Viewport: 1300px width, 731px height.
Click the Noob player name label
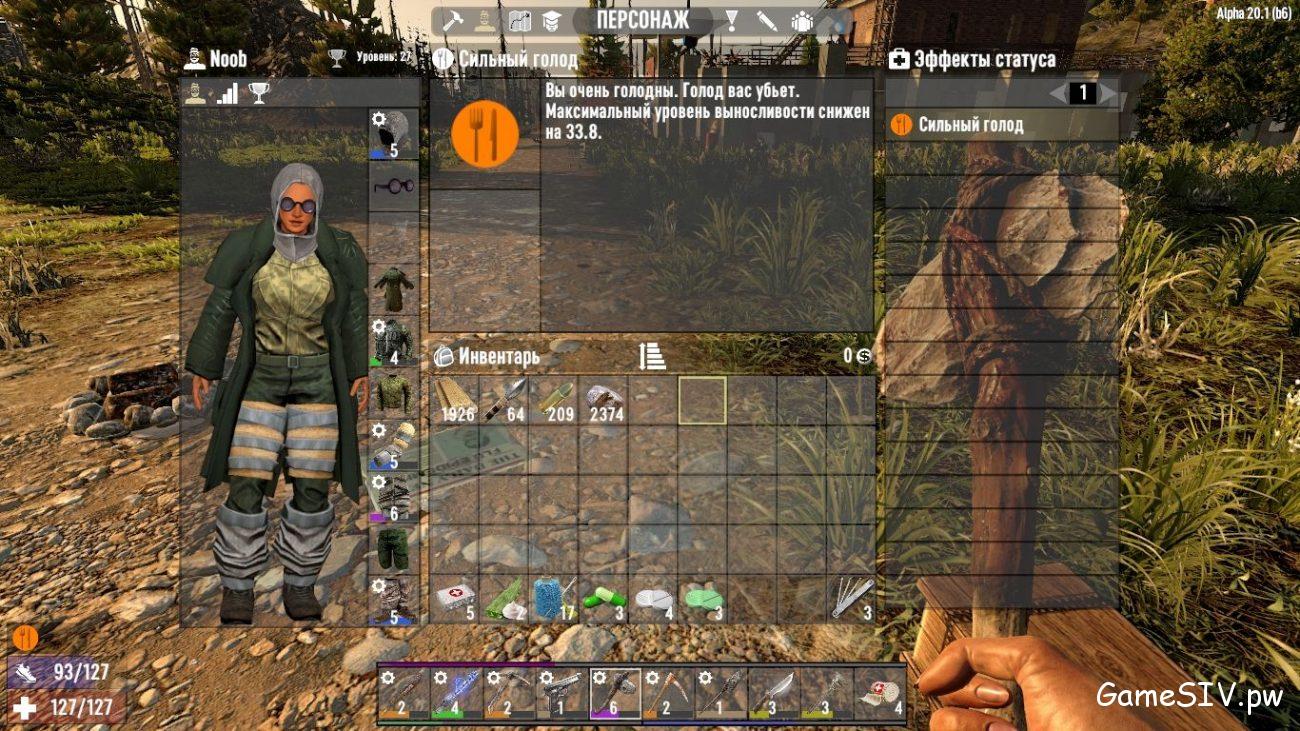(x=228, y=59)
